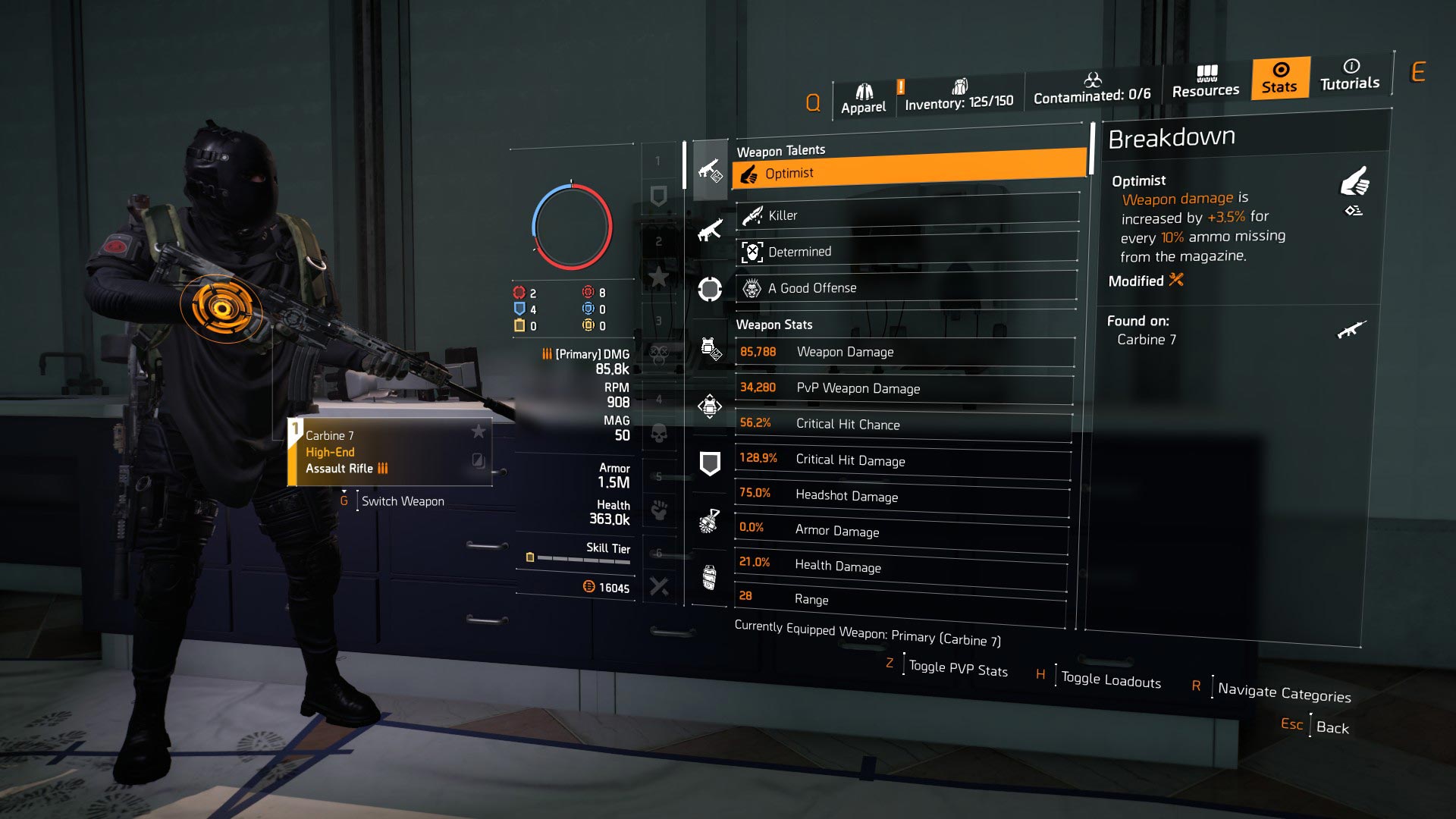Expand the Determined talent entry
Viewport: 1456px width, 819px height.
(906, 251)
